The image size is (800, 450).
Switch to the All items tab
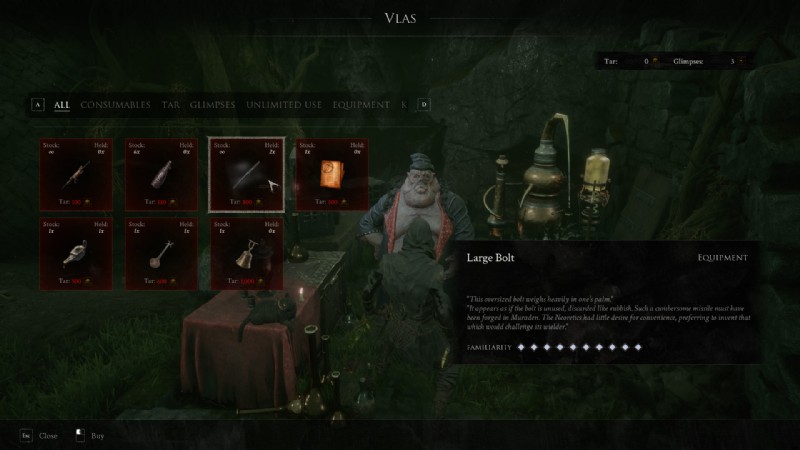[62, 104]
